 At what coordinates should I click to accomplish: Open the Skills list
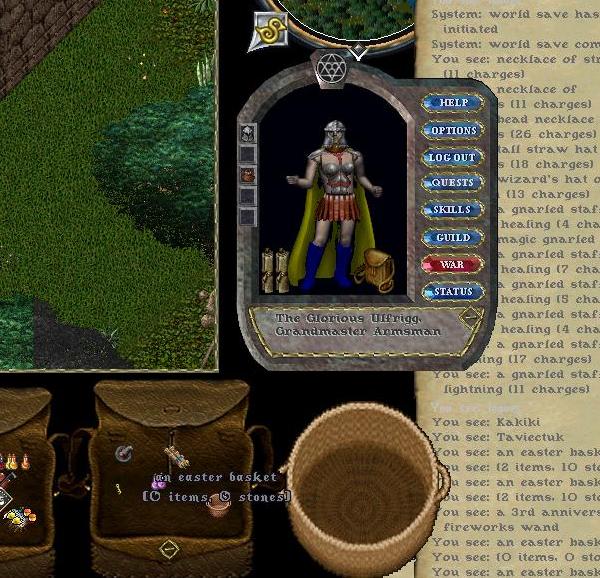click(x=452, y=210)
